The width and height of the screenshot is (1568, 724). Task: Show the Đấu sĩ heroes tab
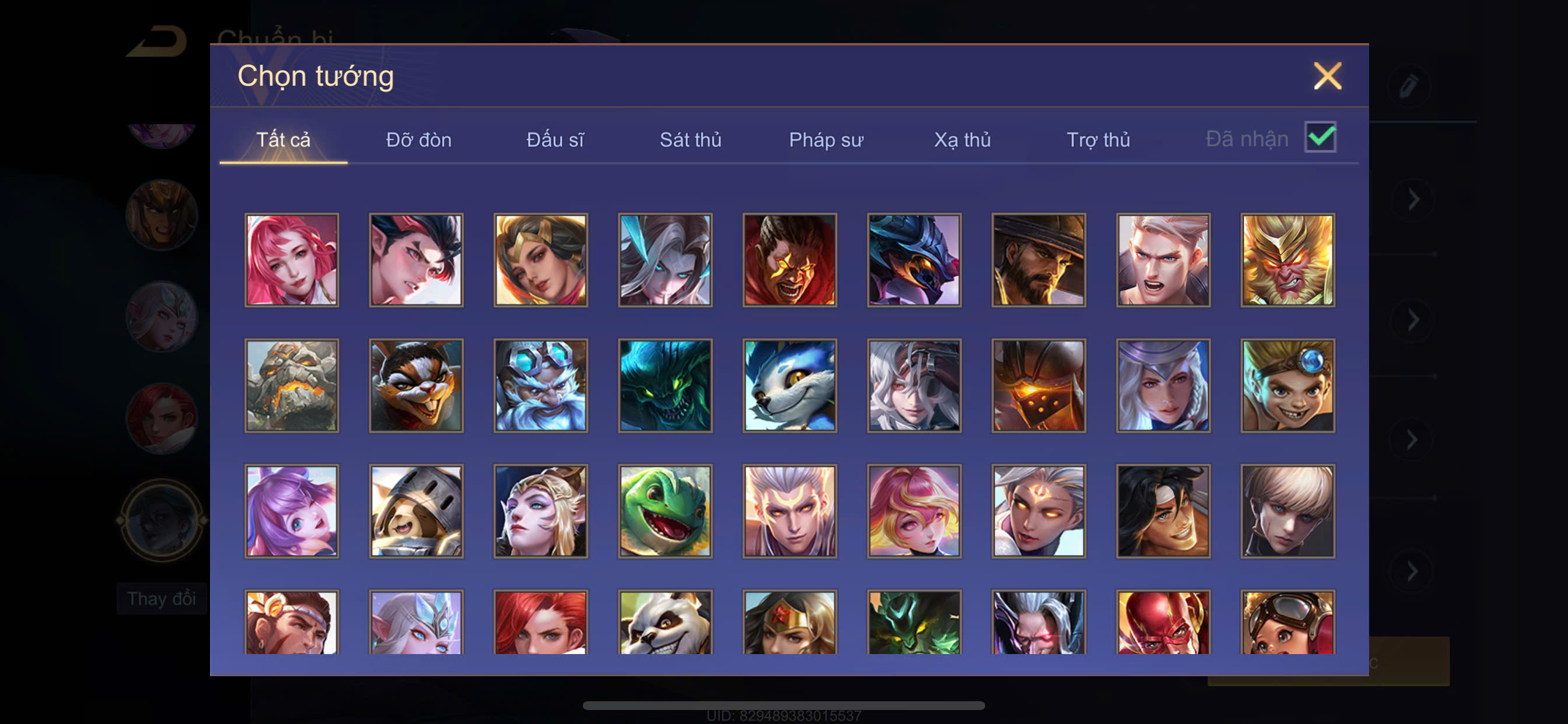coord(555,140)
